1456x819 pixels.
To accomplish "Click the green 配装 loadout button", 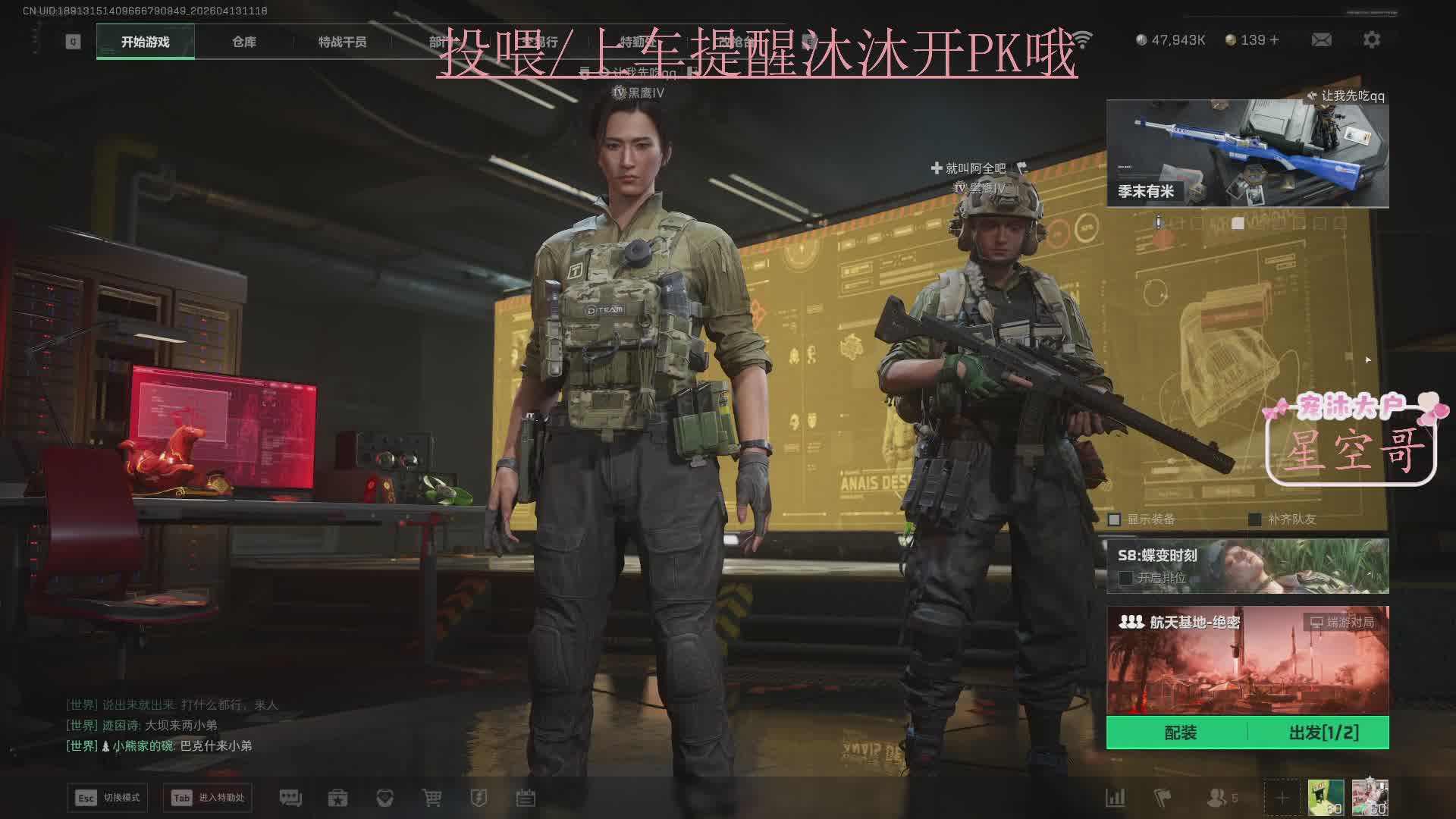I will [x=1179, y=733].
